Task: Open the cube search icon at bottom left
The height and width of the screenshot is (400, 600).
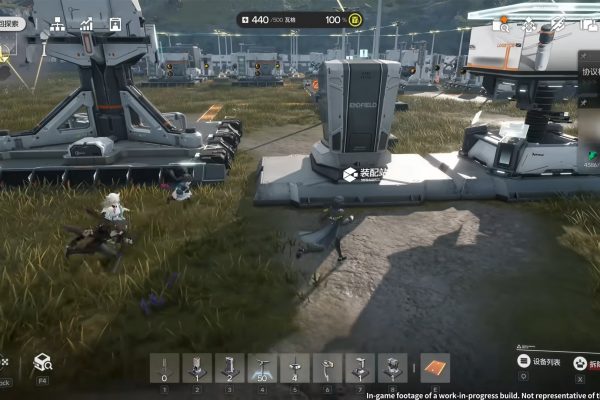Action: [x=42, y=362]
